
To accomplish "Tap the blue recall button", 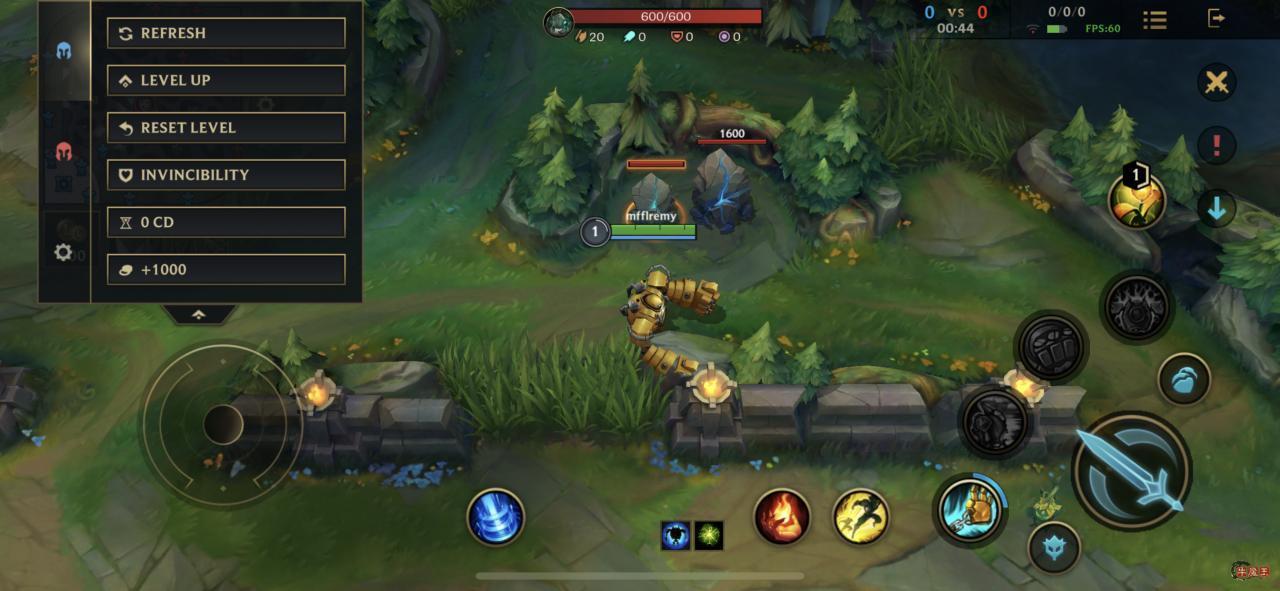I will pos(496,517).
